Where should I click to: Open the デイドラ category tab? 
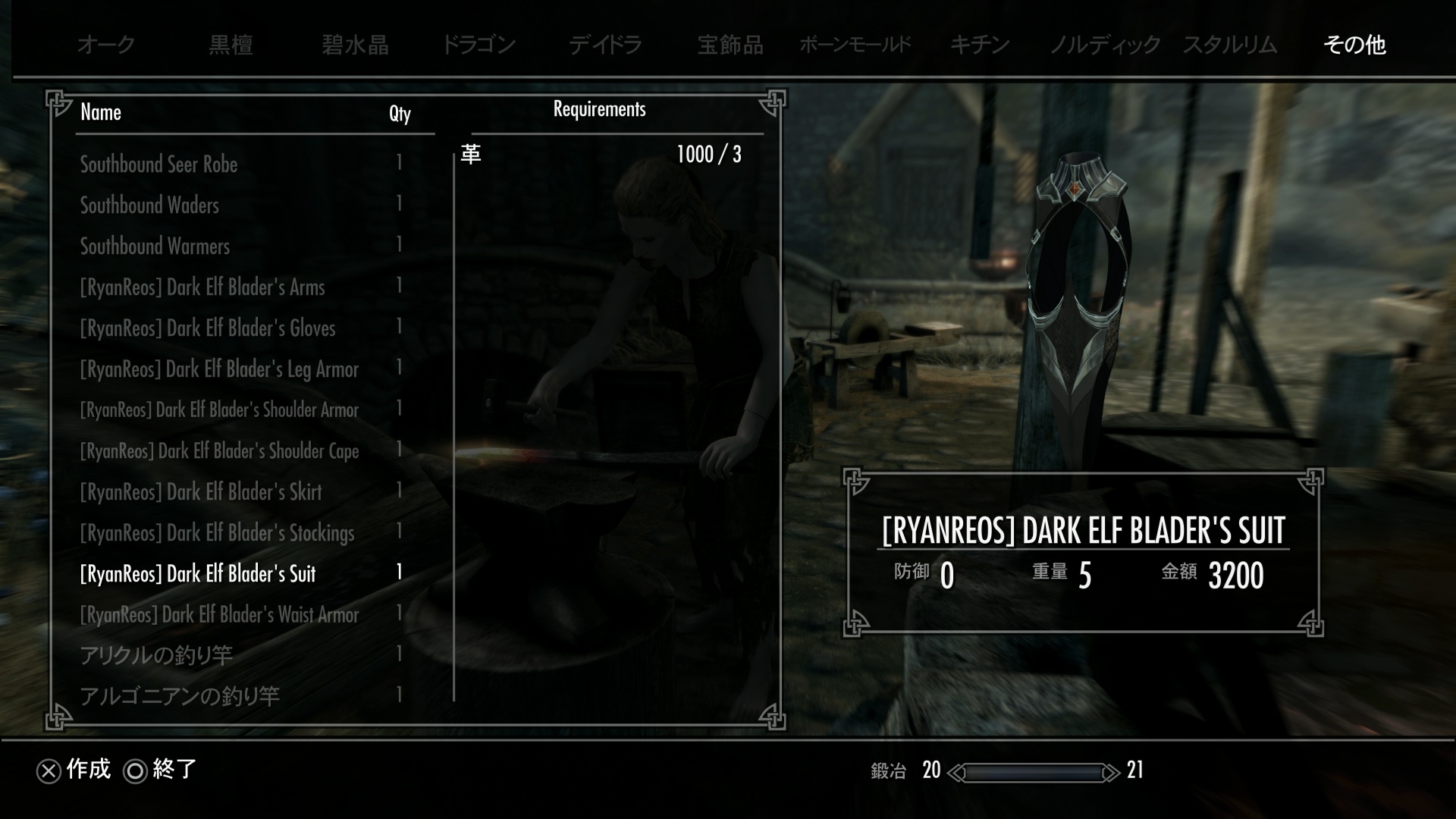[x=605, y=45]
